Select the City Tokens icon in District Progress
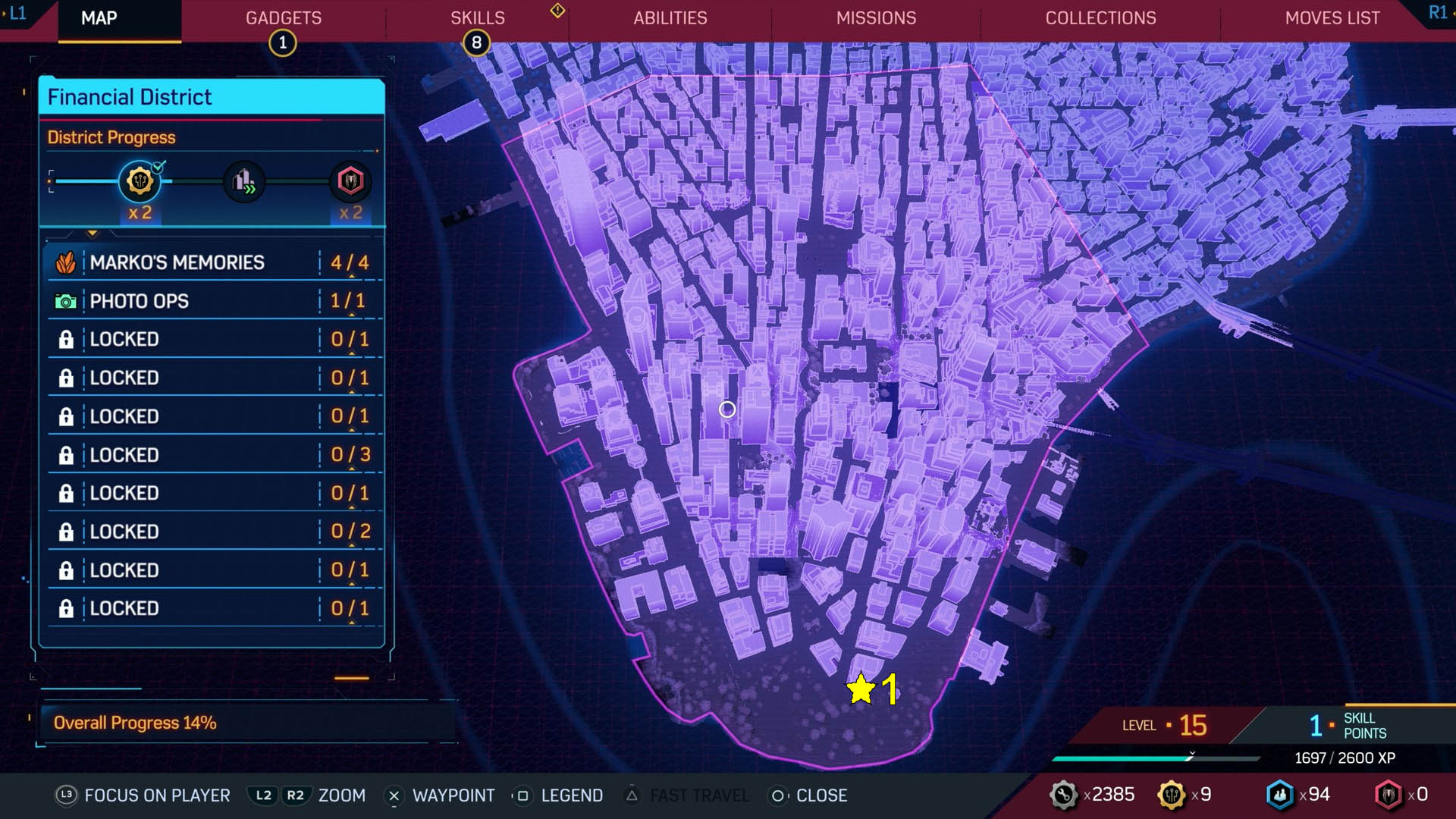Viewport: 1456px width, 819px height. (243, 182)
